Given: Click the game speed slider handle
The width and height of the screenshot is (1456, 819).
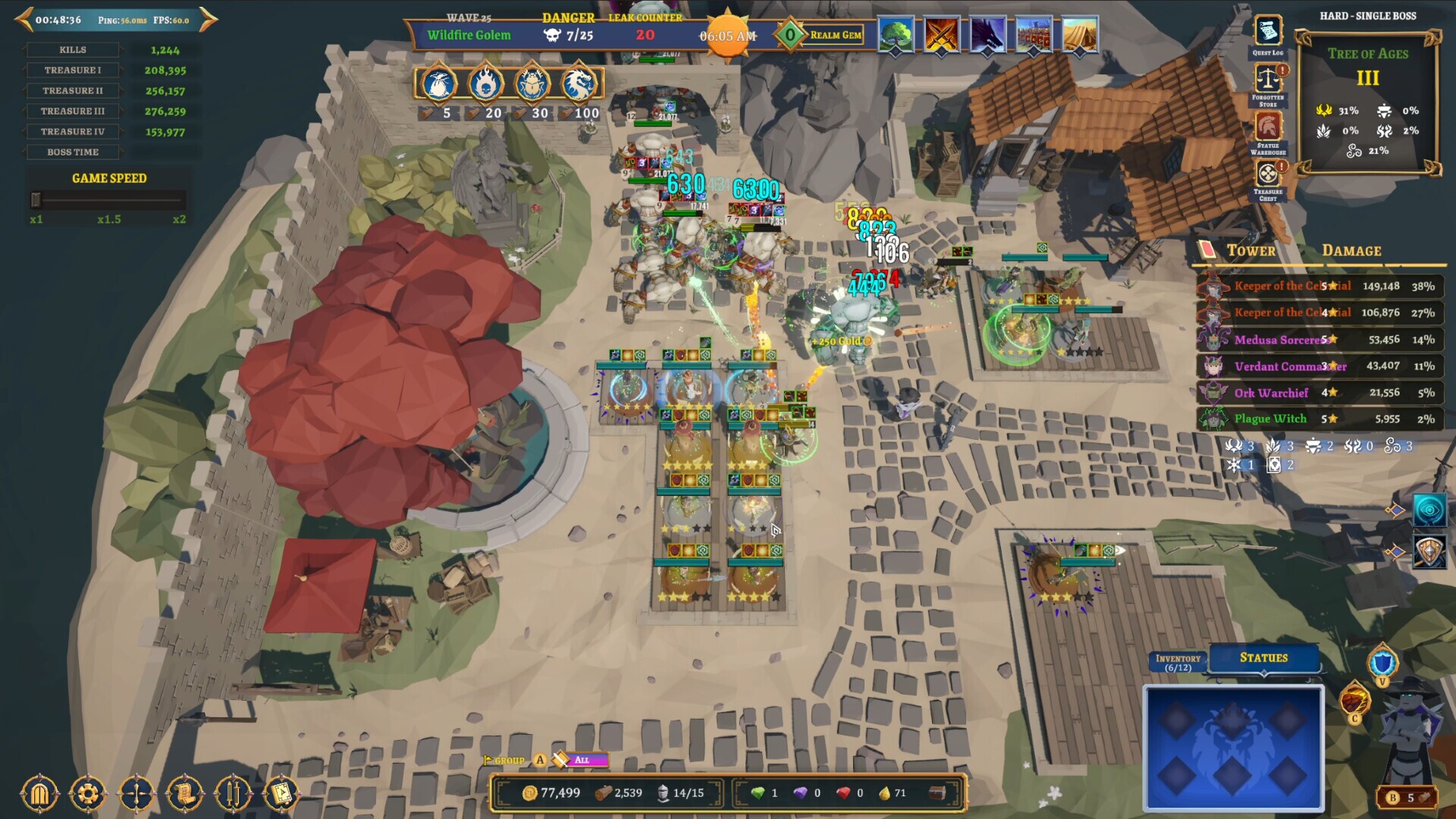Looking at the screenshot, I should (x=36, y=199).
